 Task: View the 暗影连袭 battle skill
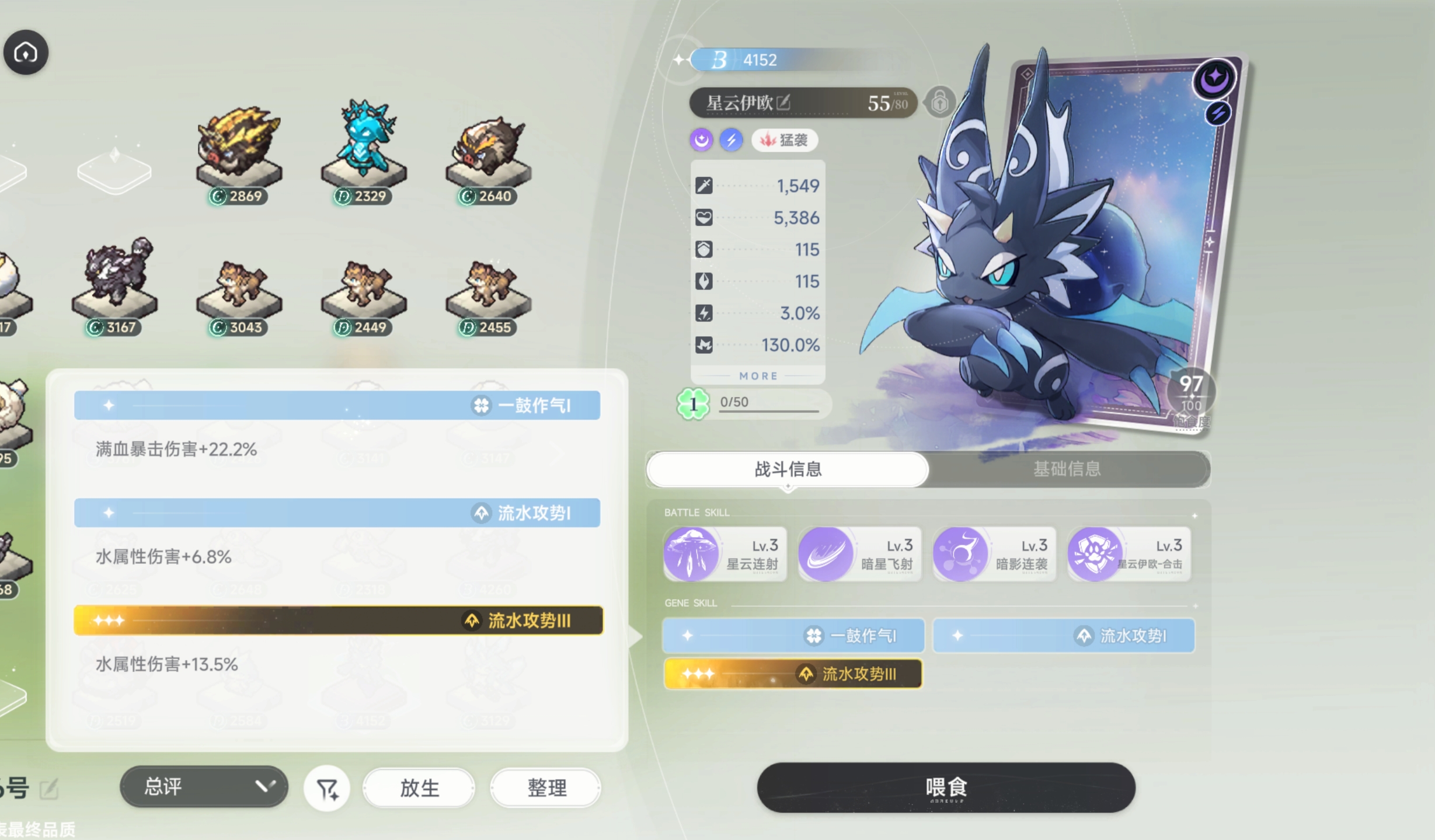click(x=994, y=554)
